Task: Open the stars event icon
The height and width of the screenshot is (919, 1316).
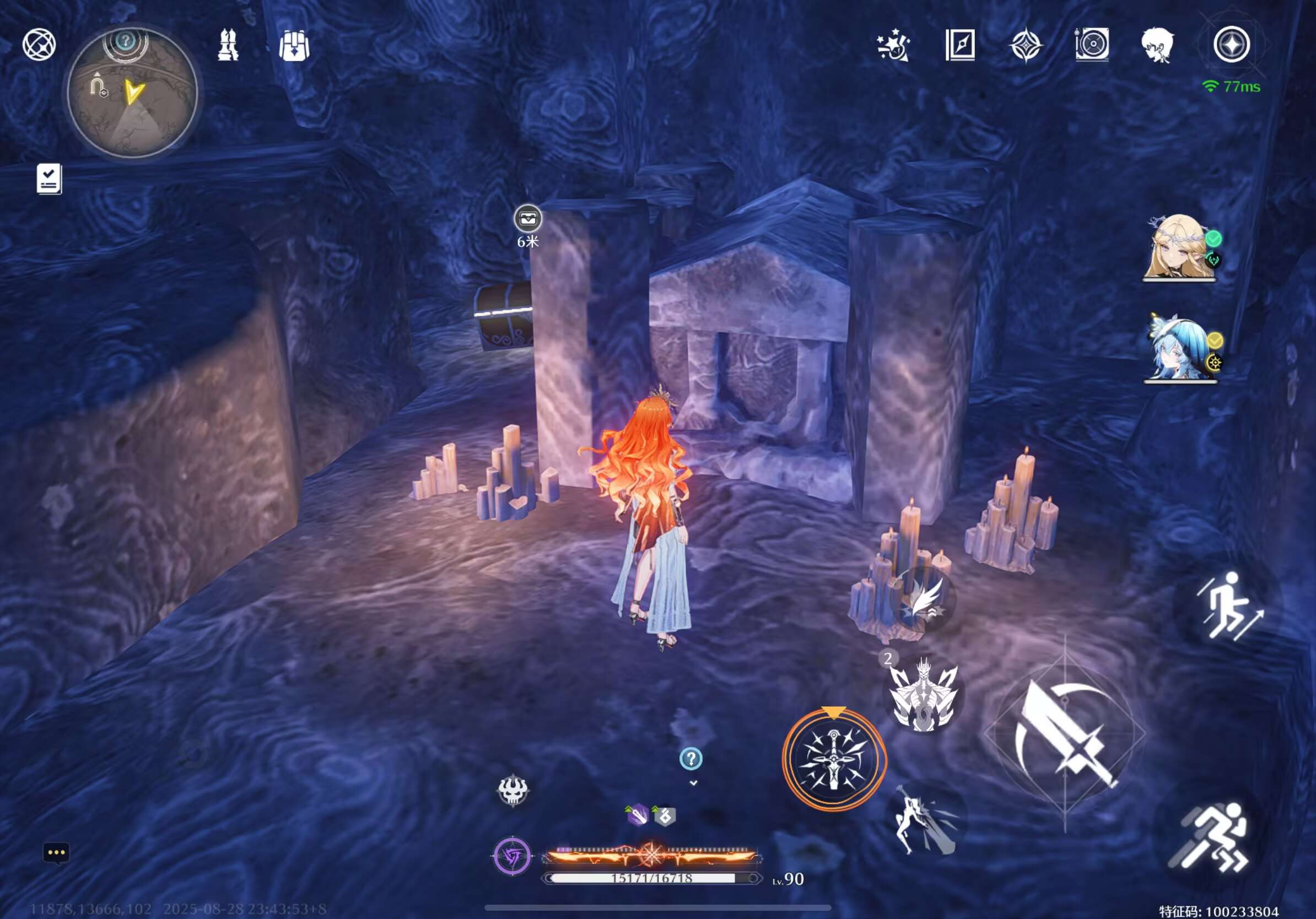Action: point(893,45)
